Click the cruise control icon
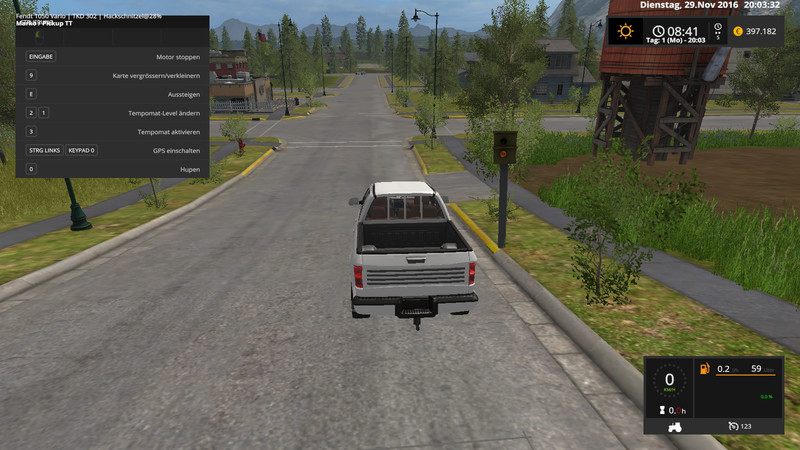Image resolution: width=800 pixels, height=450 pixels. 735,427
